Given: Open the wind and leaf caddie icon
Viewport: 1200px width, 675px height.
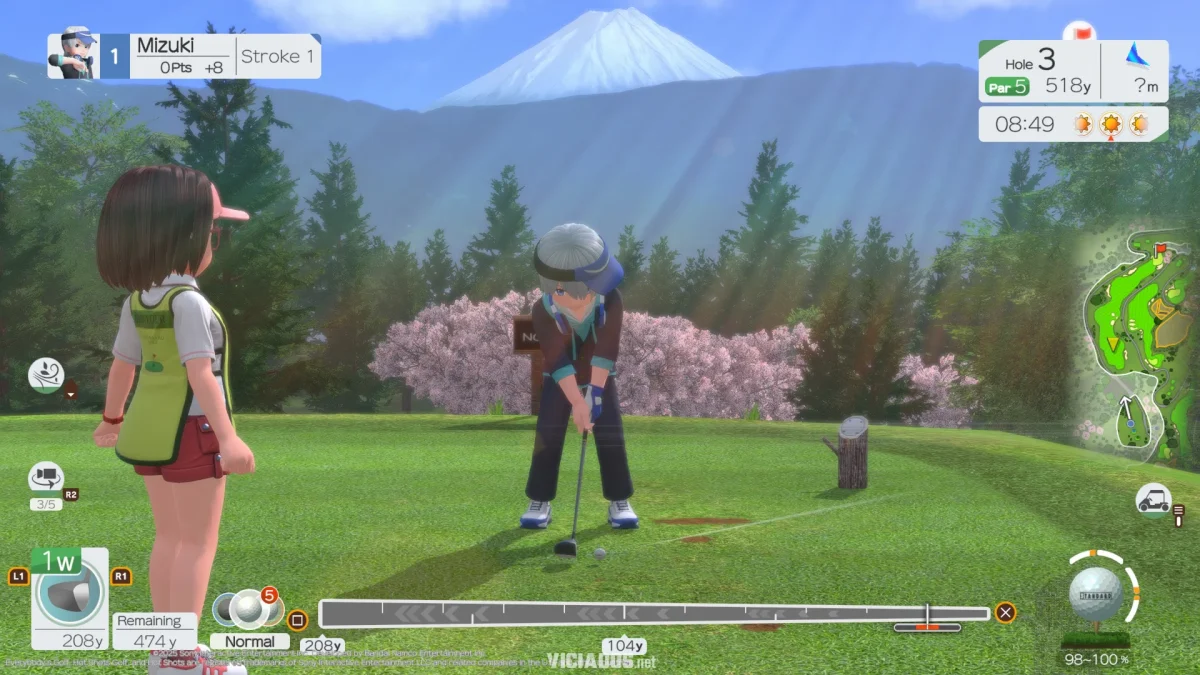Looking at the screenshot, I should point(46,374).
